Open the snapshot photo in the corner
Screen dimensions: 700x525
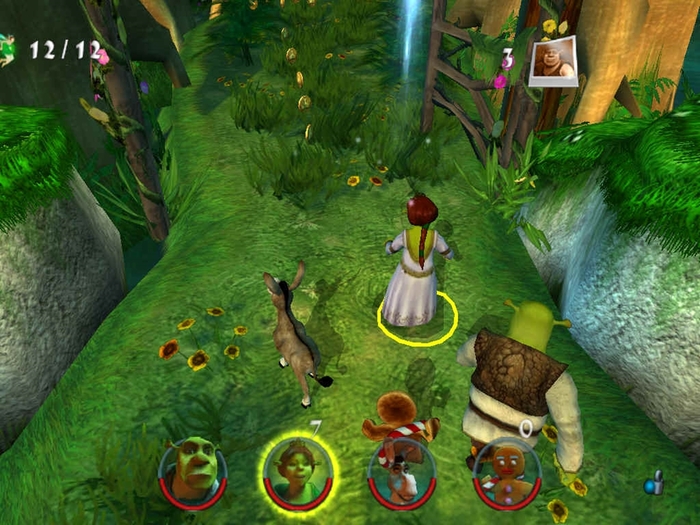click(554, 62)
